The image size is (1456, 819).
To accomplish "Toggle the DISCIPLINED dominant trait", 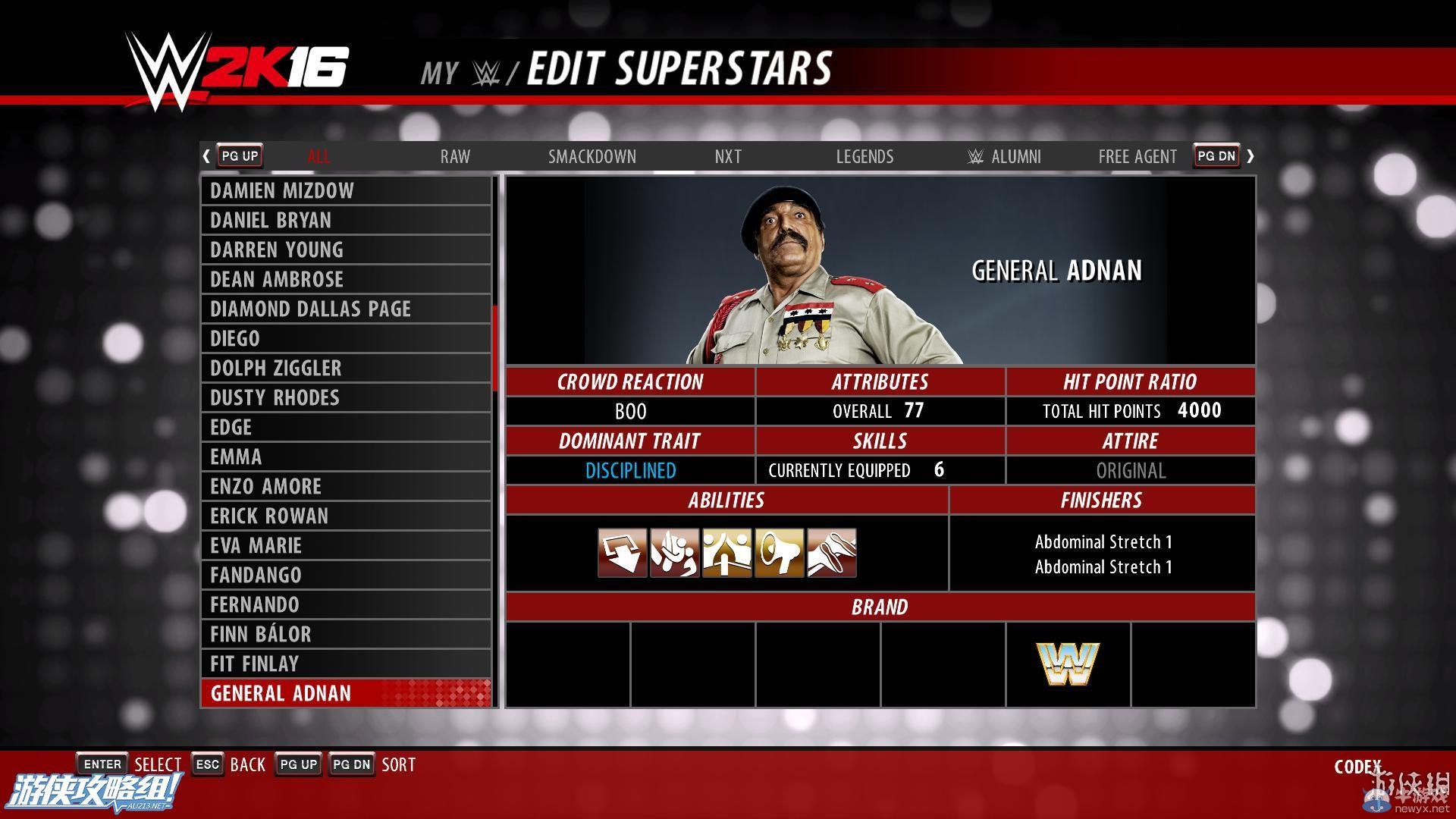I will click(x=629, y=470).
